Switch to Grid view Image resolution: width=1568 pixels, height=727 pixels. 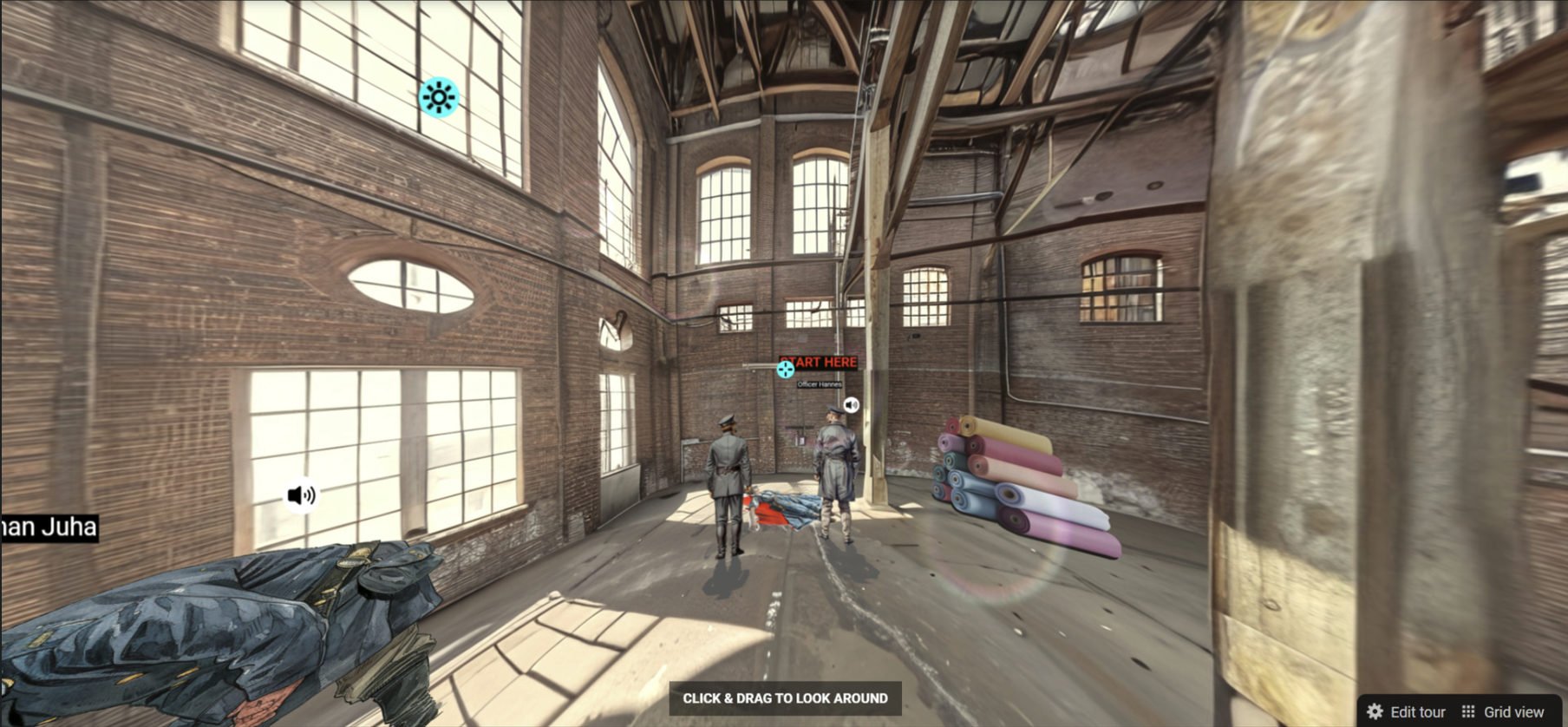[1503, 711]
